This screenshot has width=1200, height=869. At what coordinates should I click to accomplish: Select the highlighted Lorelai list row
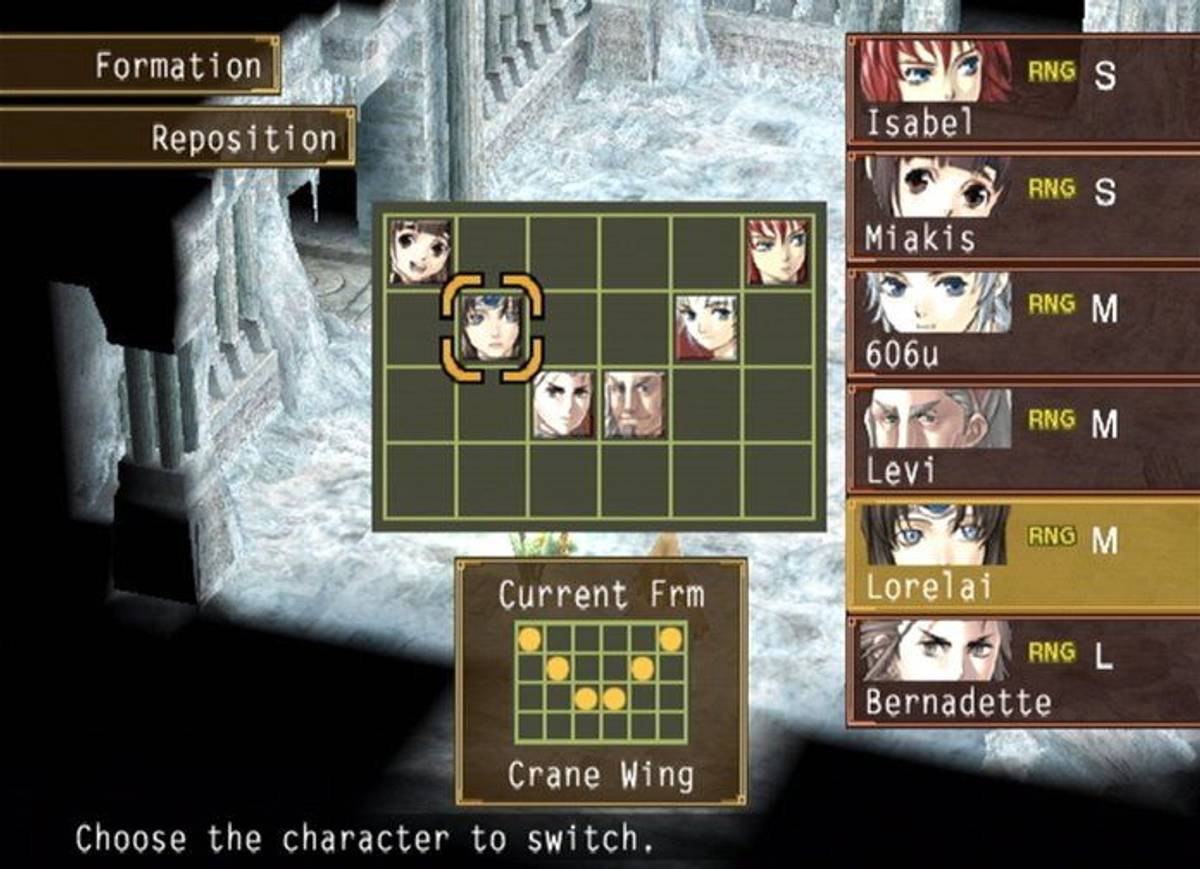click(1020, 555)
